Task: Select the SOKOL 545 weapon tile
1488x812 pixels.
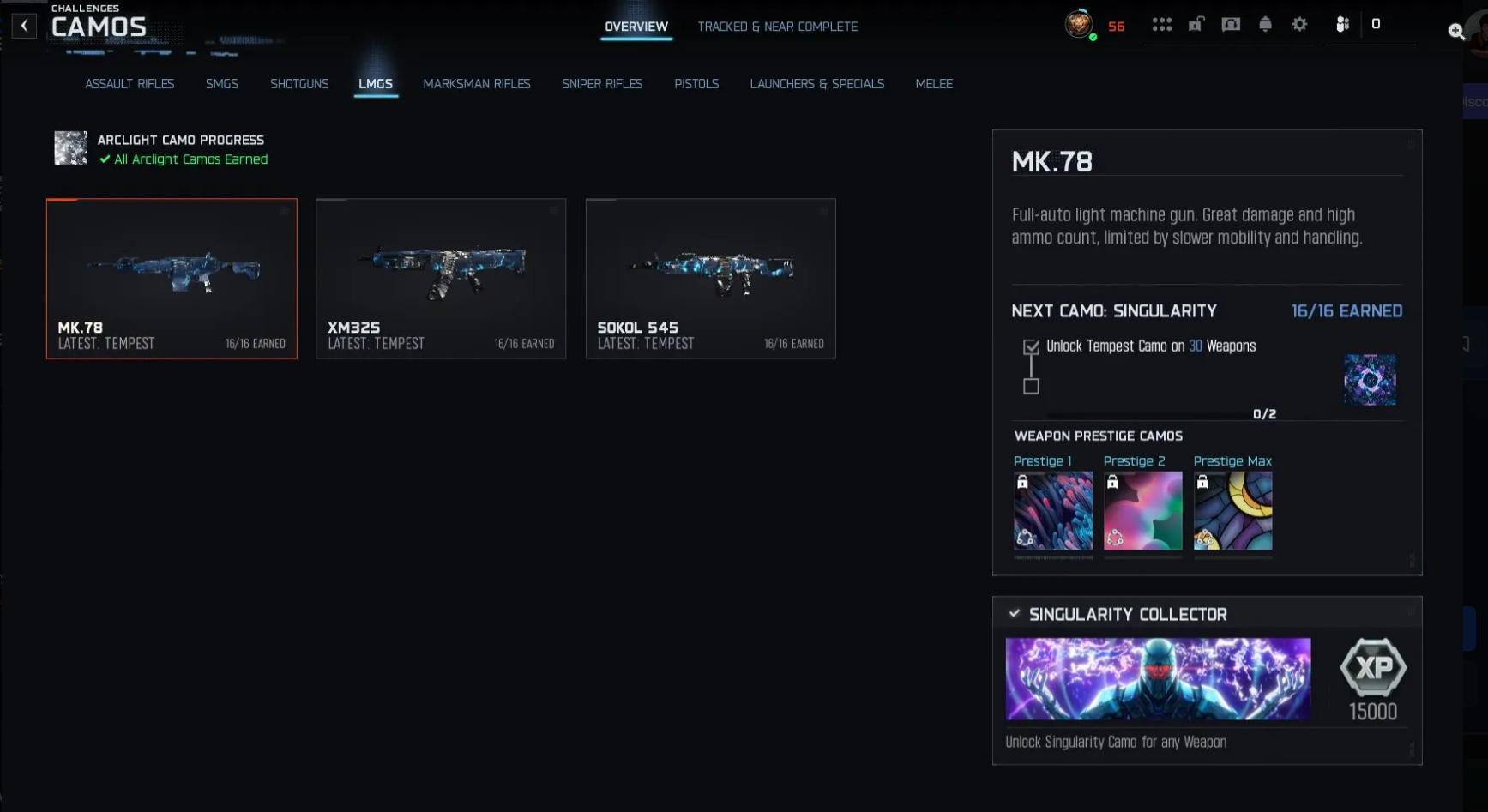Action: (x=710, y=279)
